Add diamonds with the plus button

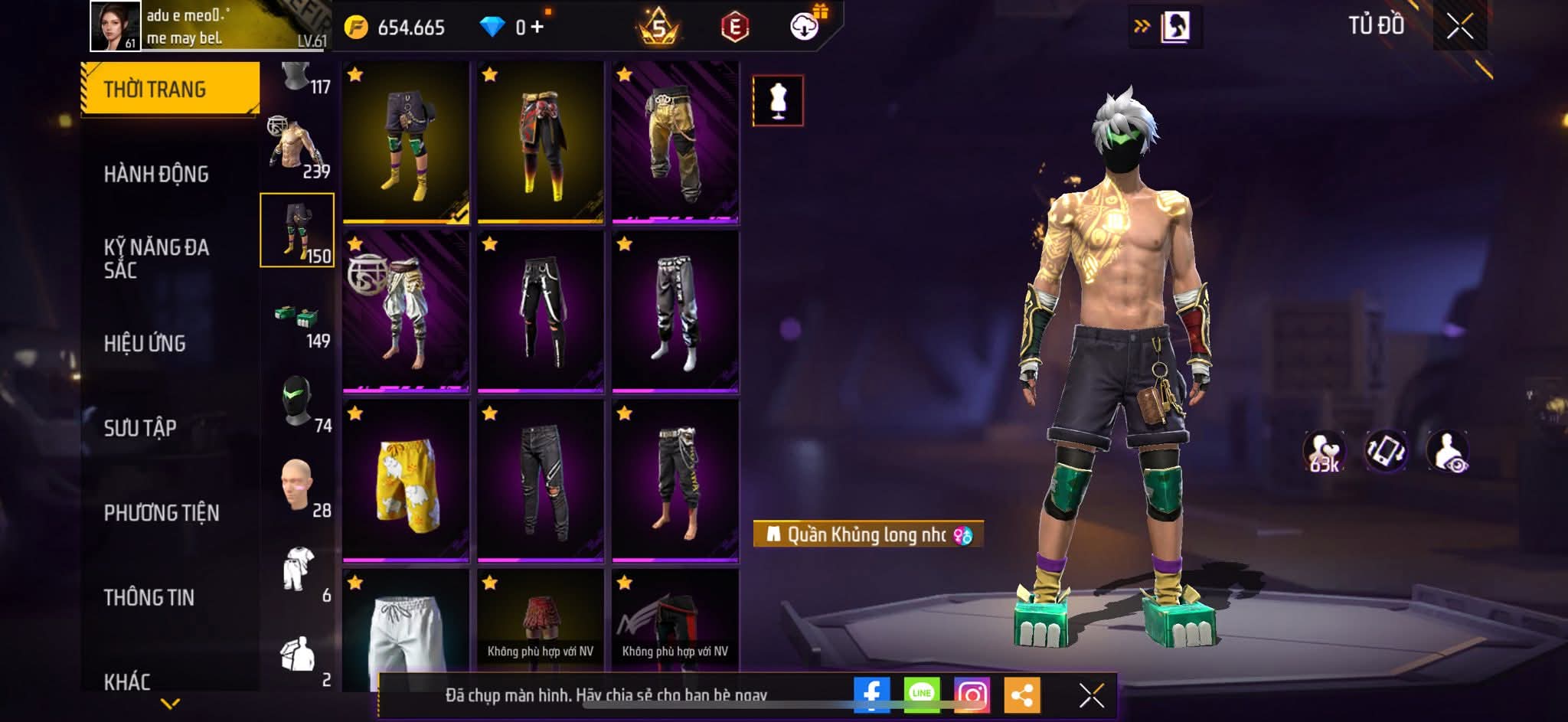(x=537, y=28)
